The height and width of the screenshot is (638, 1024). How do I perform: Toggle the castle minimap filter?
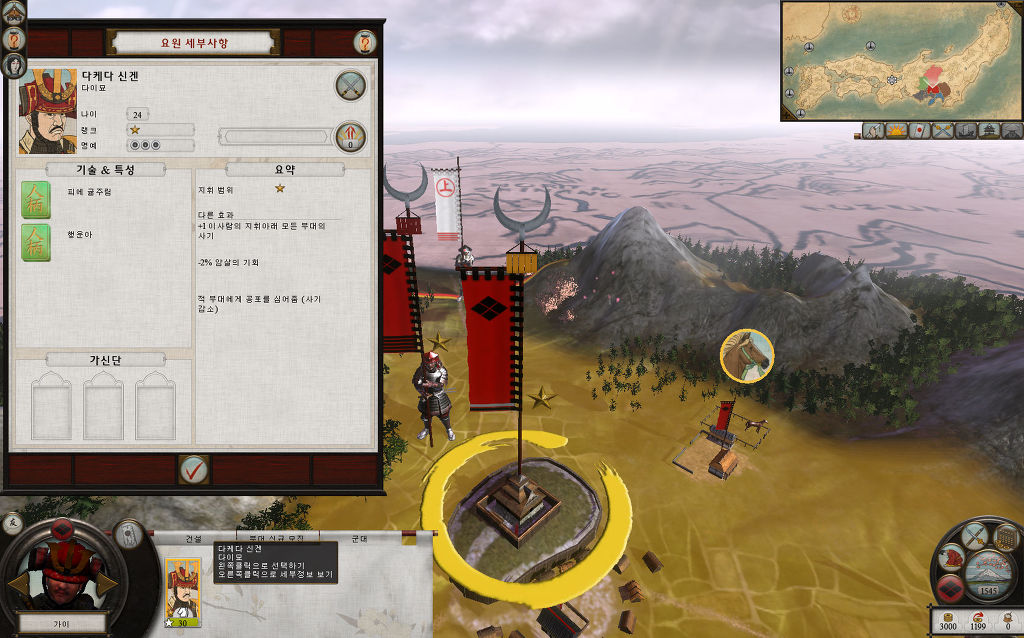tap(990, 131)
